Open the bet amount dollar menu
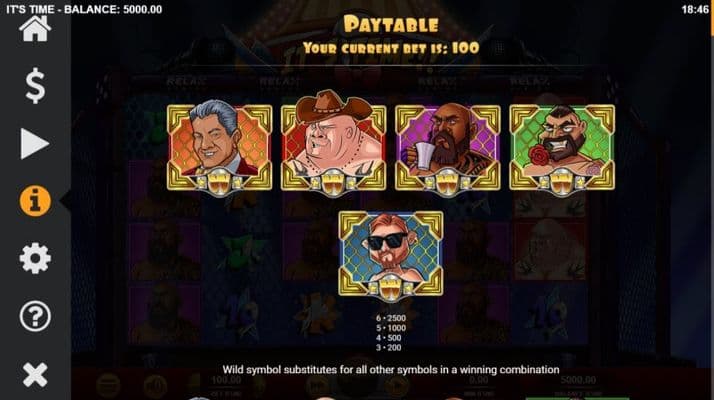Image resolution: width=714 pixels, height=400 pixels. point(35,86)
